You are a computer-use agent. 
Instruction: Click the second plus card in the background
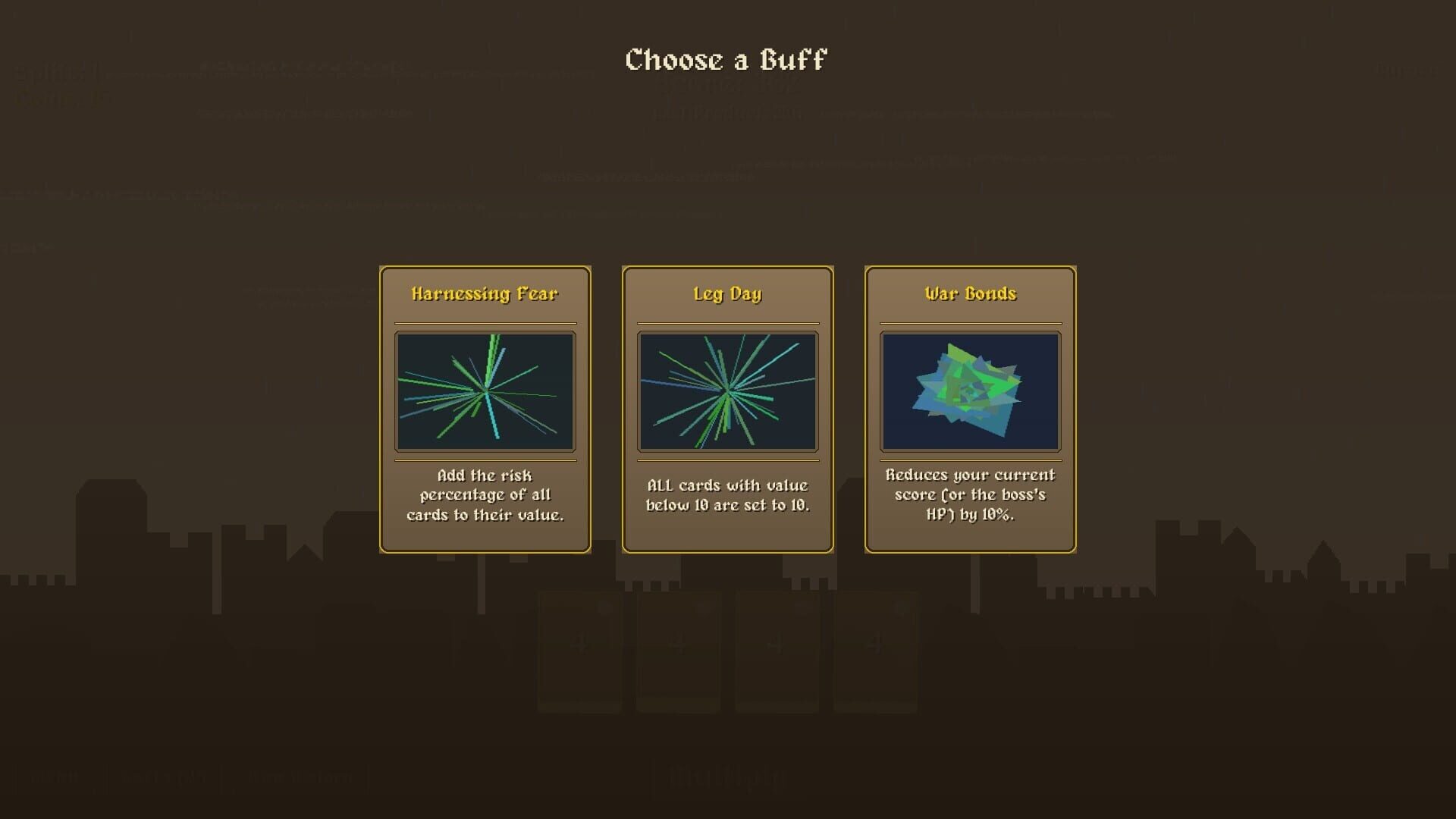click(x=679, y=648)
